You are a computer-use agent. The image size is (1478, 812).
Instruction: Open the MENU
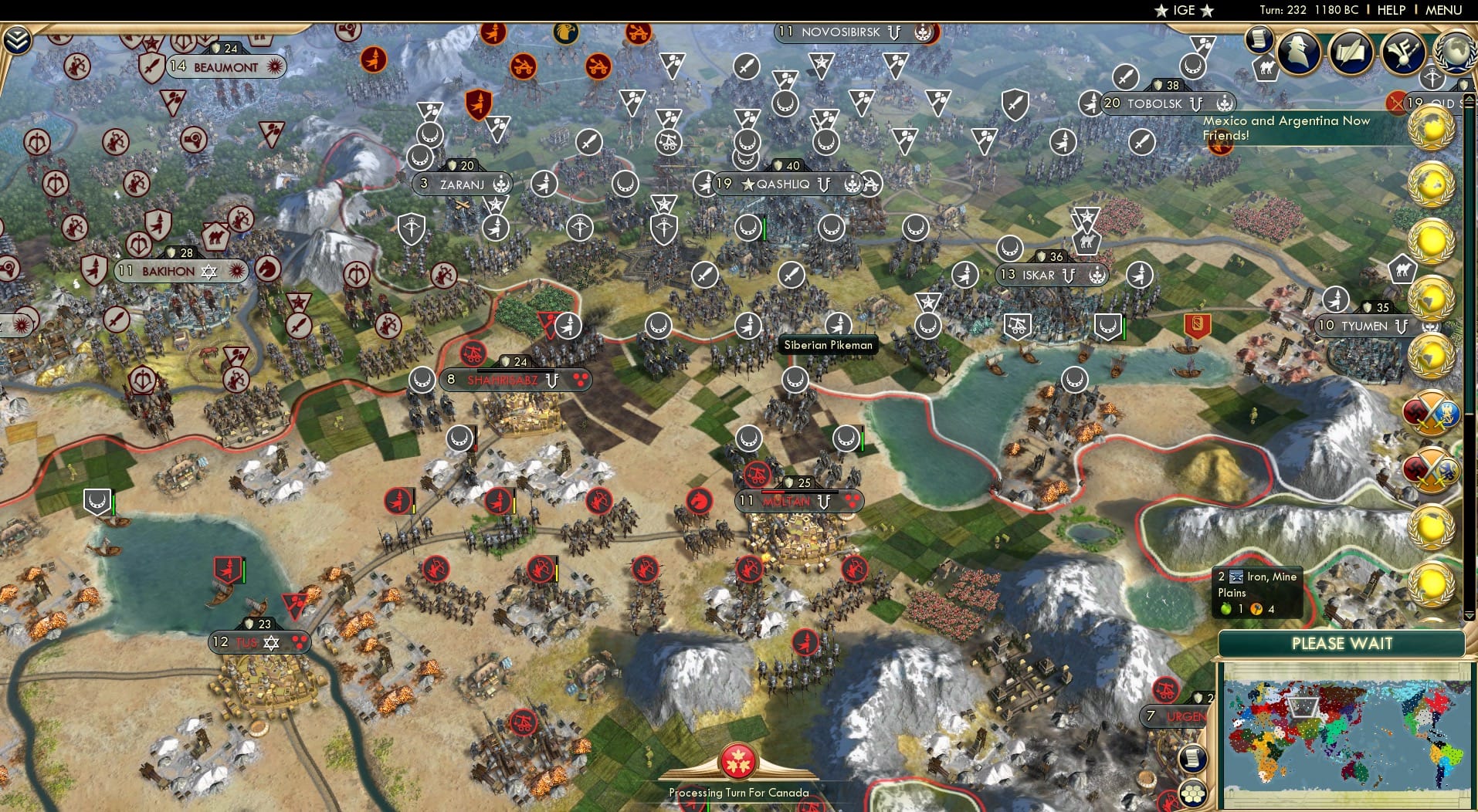[1445, 10]
